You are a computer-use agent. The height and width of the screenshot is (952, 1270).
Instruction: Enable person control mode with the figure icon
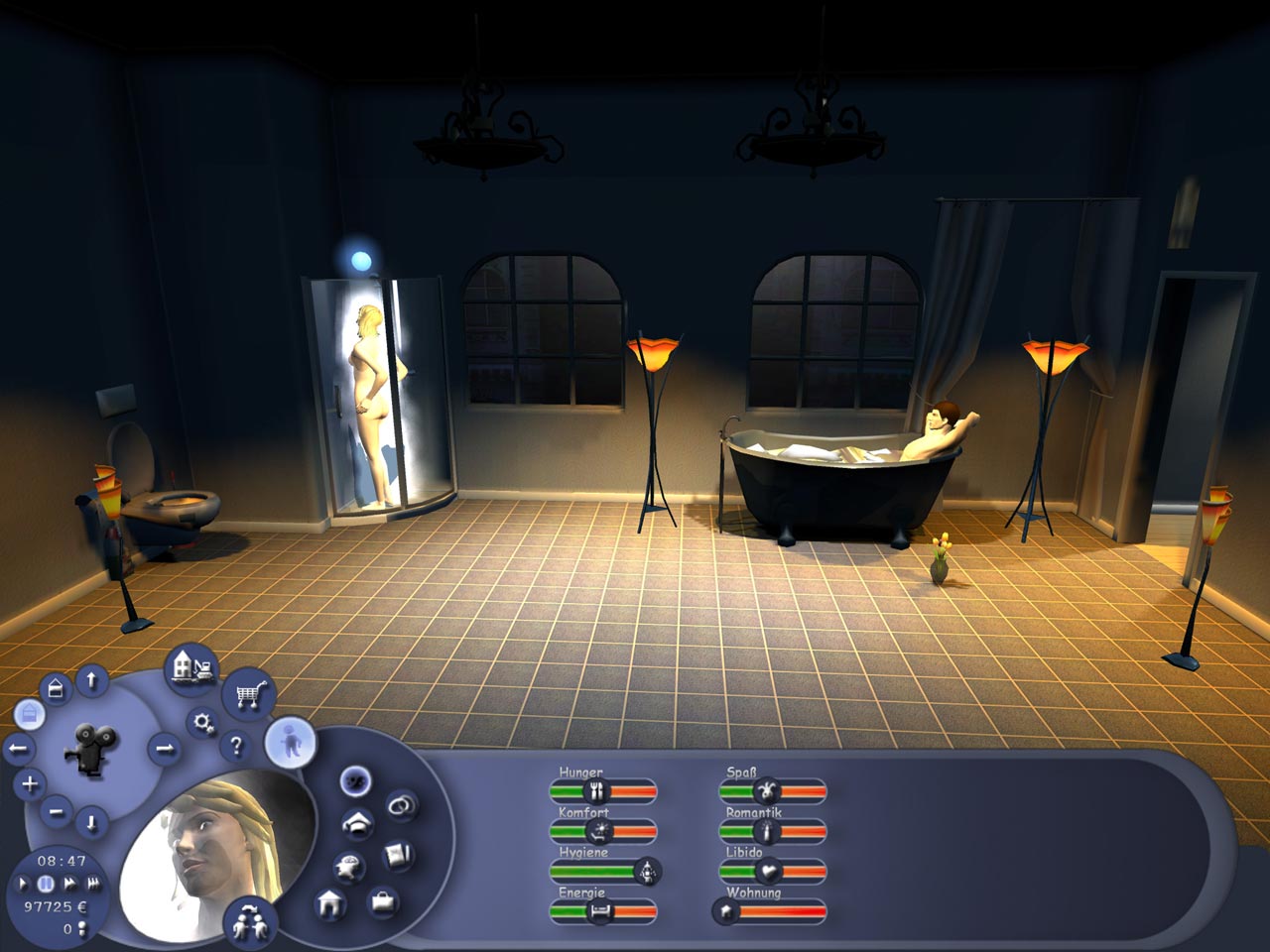point(290,742)
